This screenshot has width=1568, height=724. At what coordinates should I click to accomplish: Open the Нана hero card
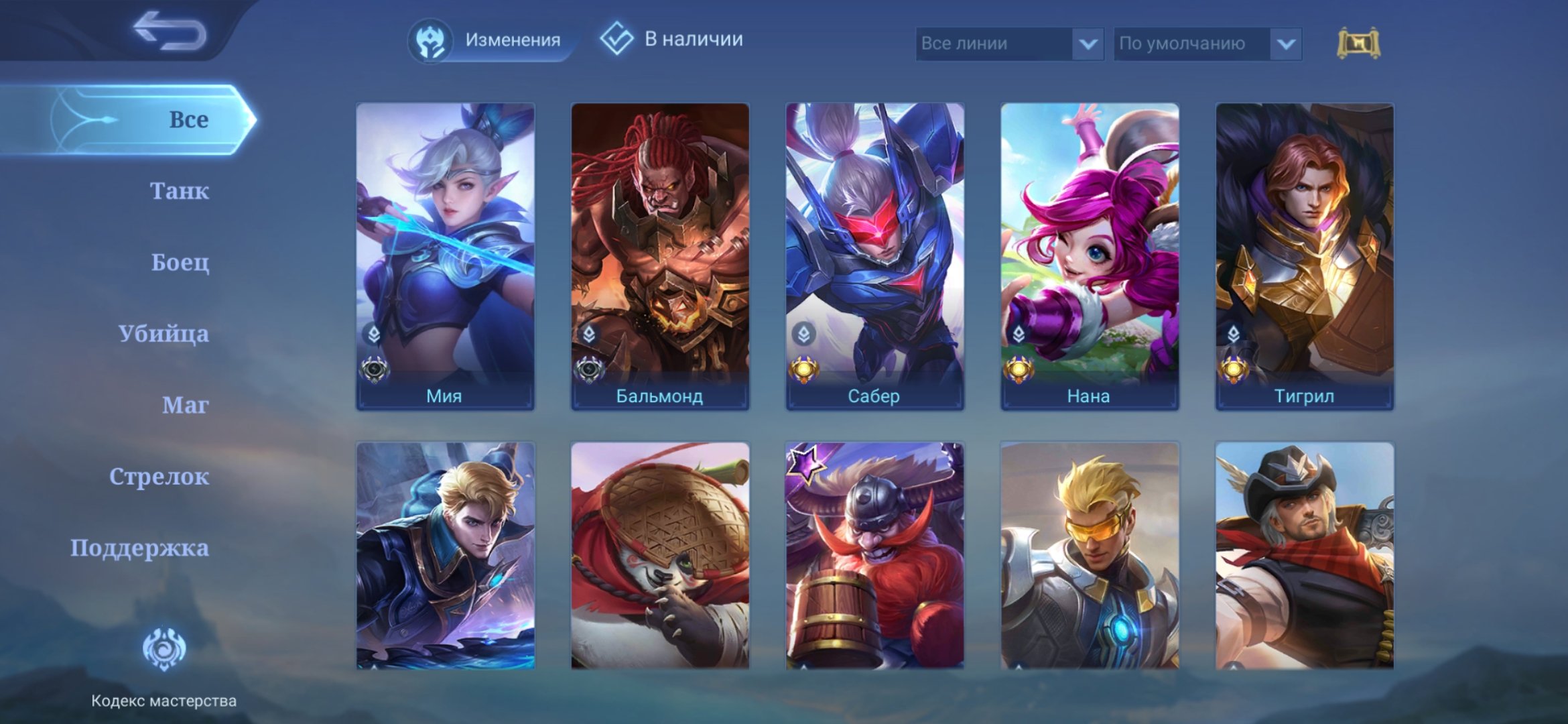[1090, 255]
